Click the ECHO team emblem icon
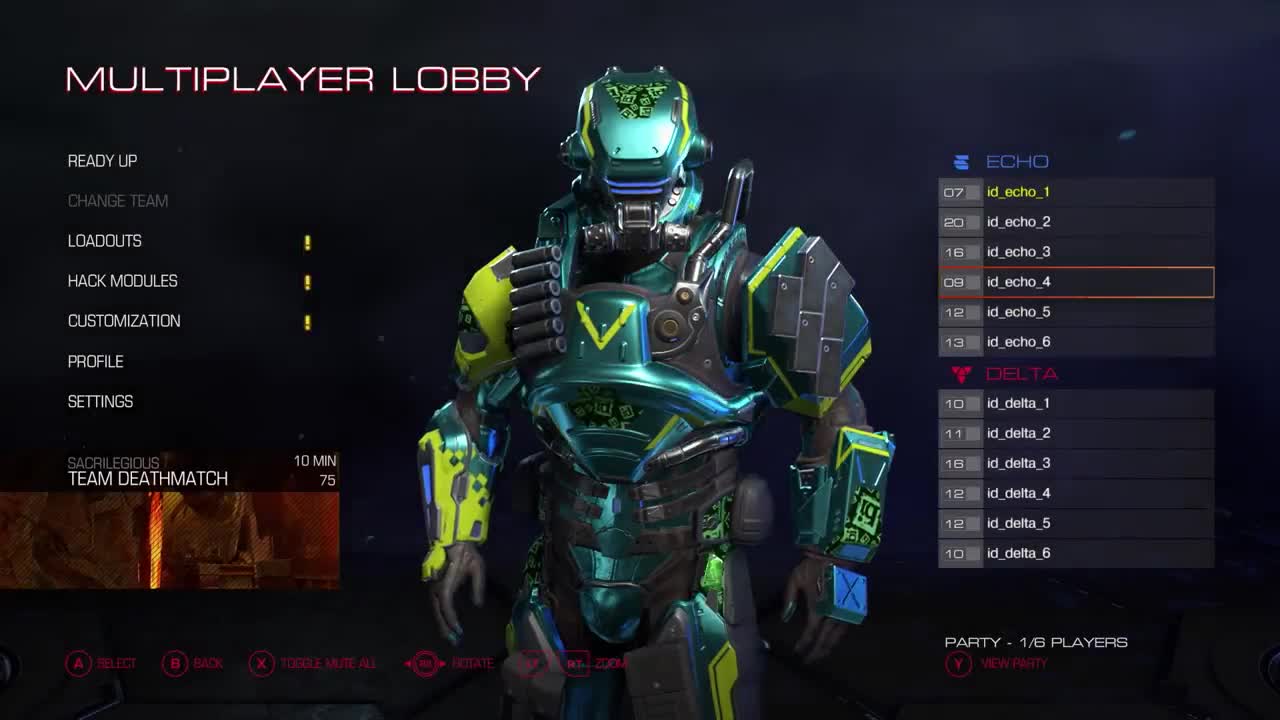 pos(962,161)
